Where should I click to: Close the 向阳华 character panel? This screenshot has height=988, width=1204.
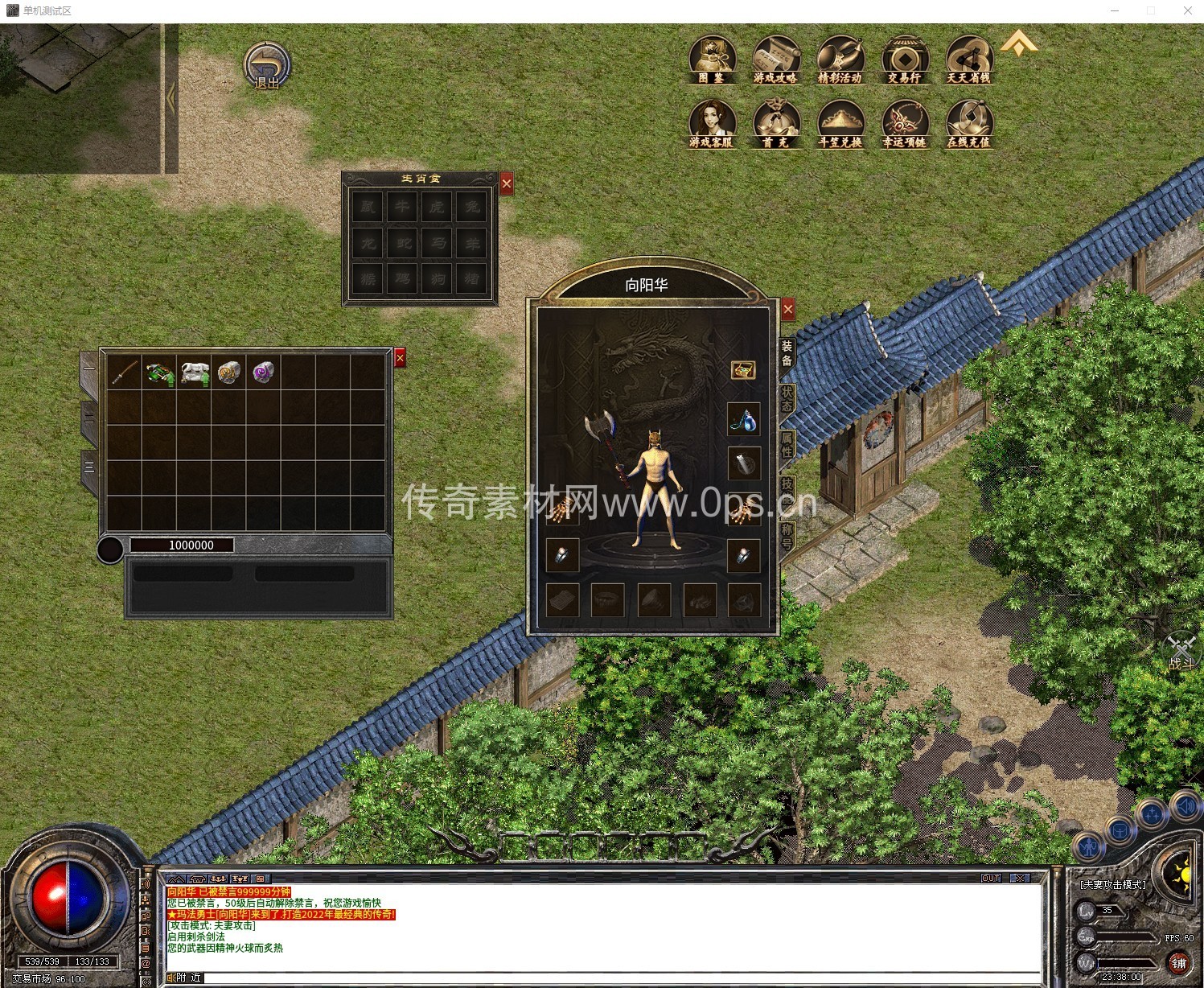click(x=788, y=309)
